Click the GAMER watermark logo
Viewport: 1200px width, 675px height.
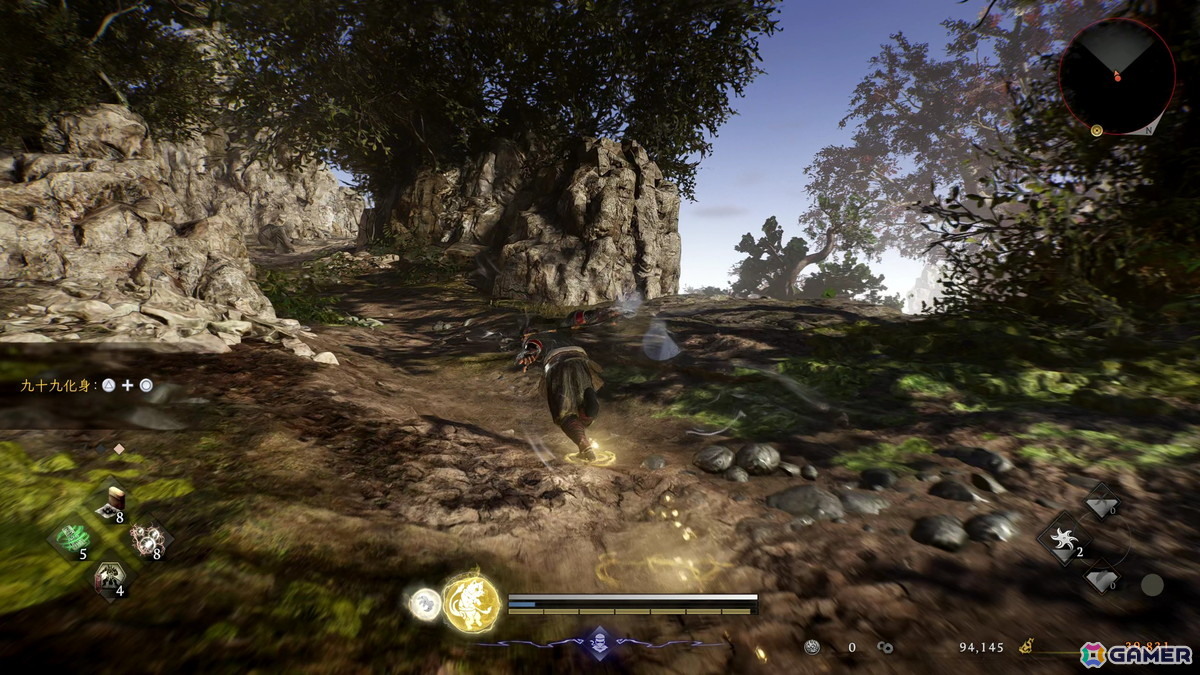coord(1136,654)
